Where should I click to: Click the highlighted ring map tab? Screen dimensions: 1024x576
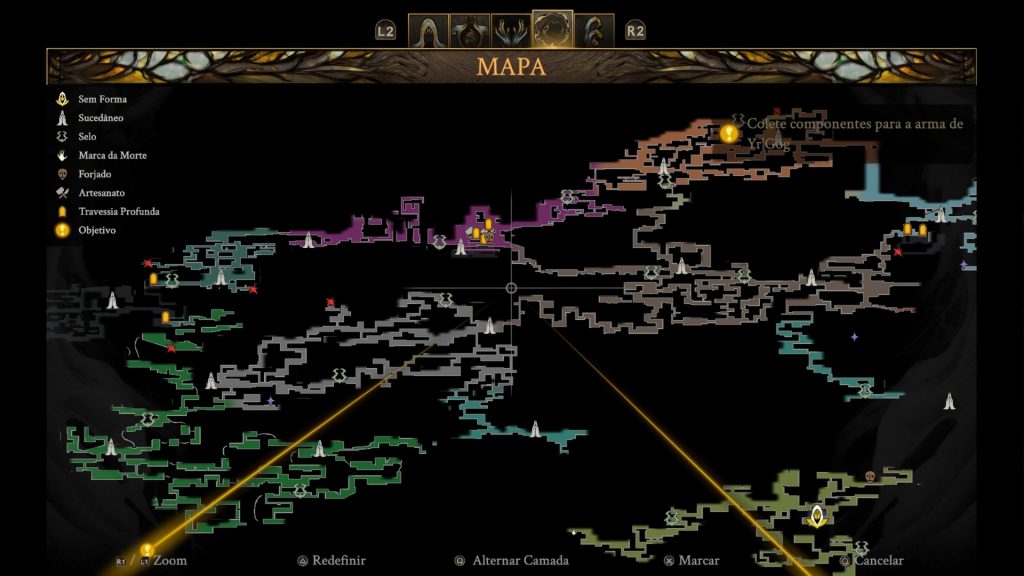(x=553, y=30)
